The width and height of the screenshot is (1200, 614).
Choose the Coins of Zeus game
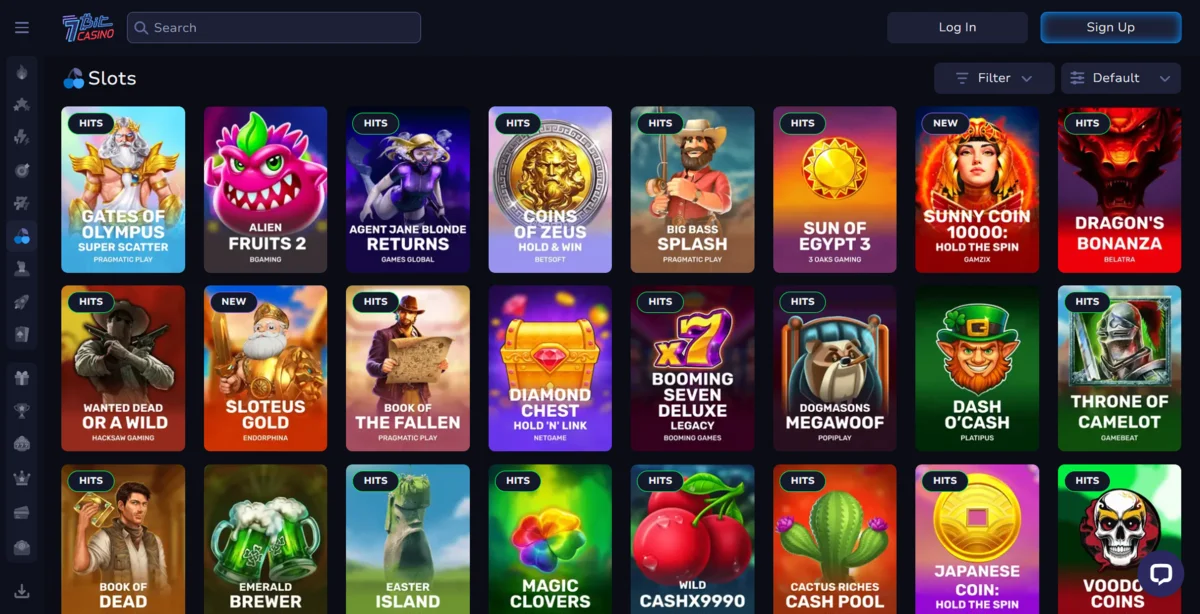[x=550, y=190]
